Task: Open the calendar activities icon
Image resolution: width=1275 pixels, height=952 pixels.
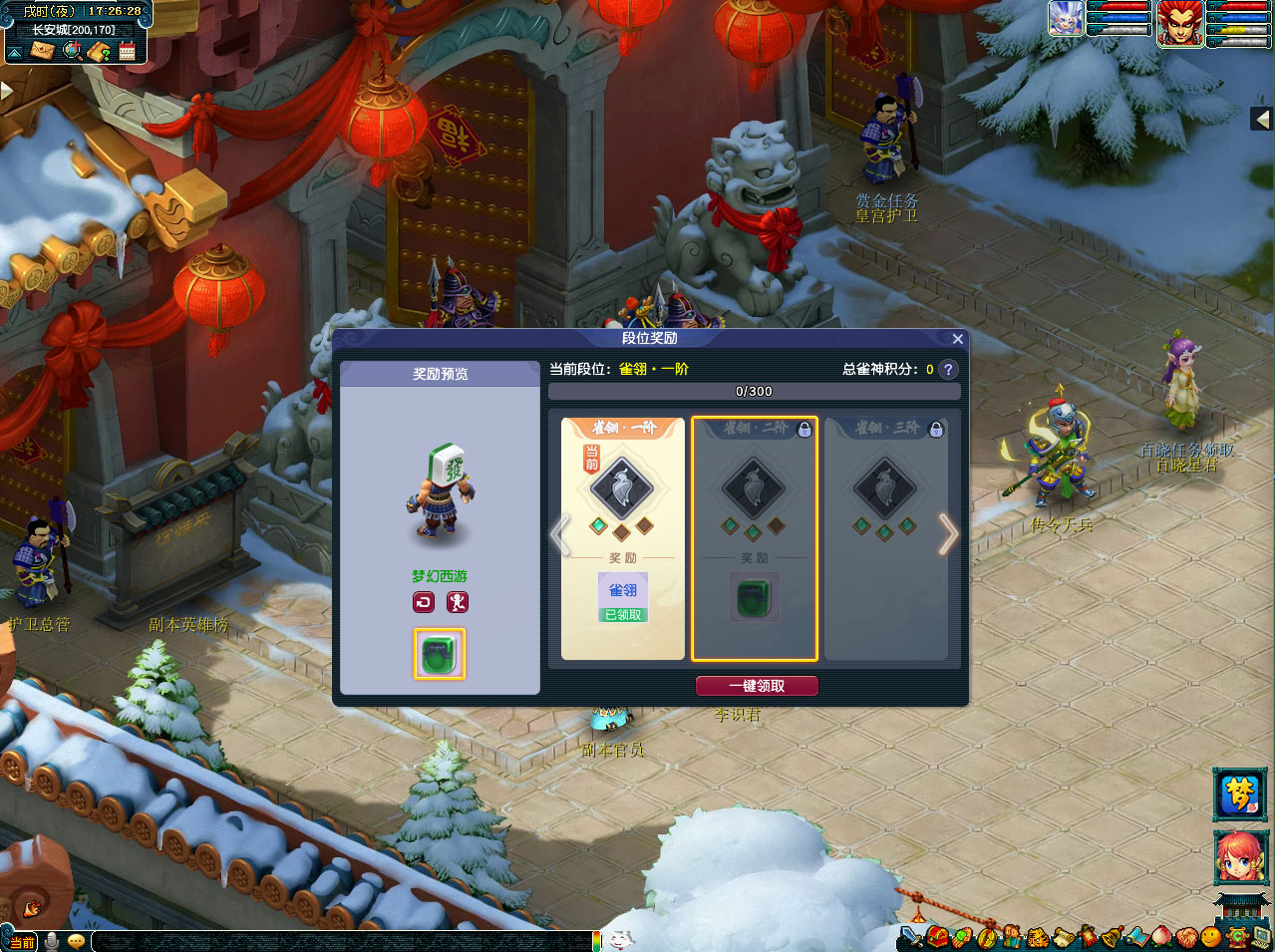Action: [x=127, y=51]
